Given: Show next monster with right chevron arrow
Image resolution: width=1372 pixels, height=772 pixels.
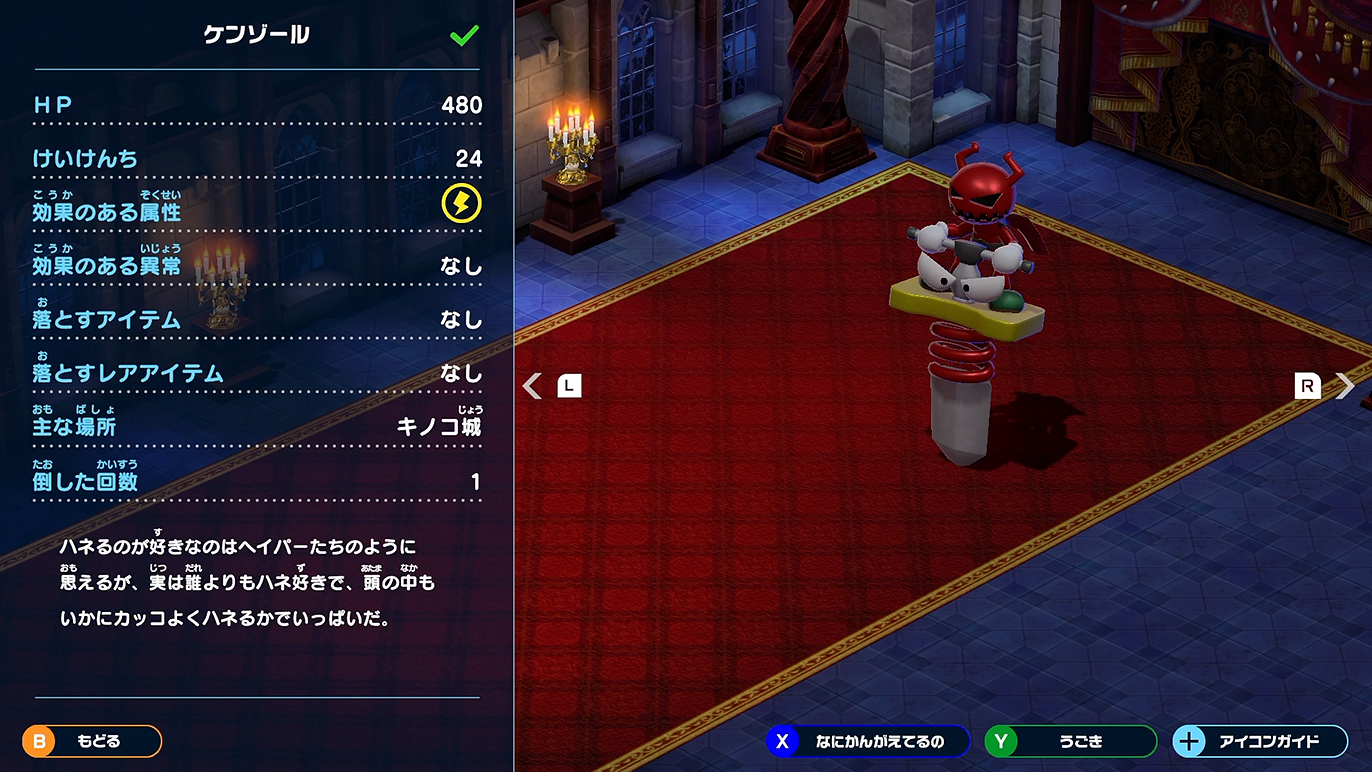Looking at the screenshot, I should coord(1346,386).
